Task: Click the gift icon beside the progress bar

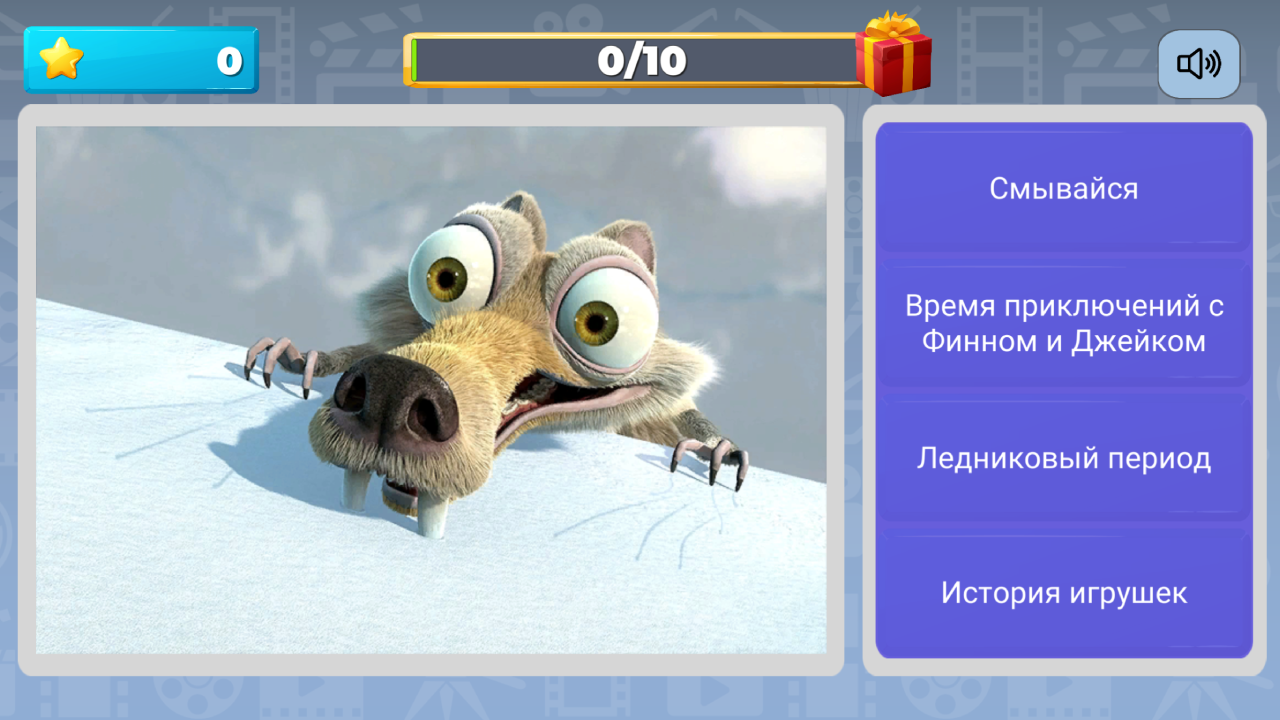Action: [x=895, y=60]
